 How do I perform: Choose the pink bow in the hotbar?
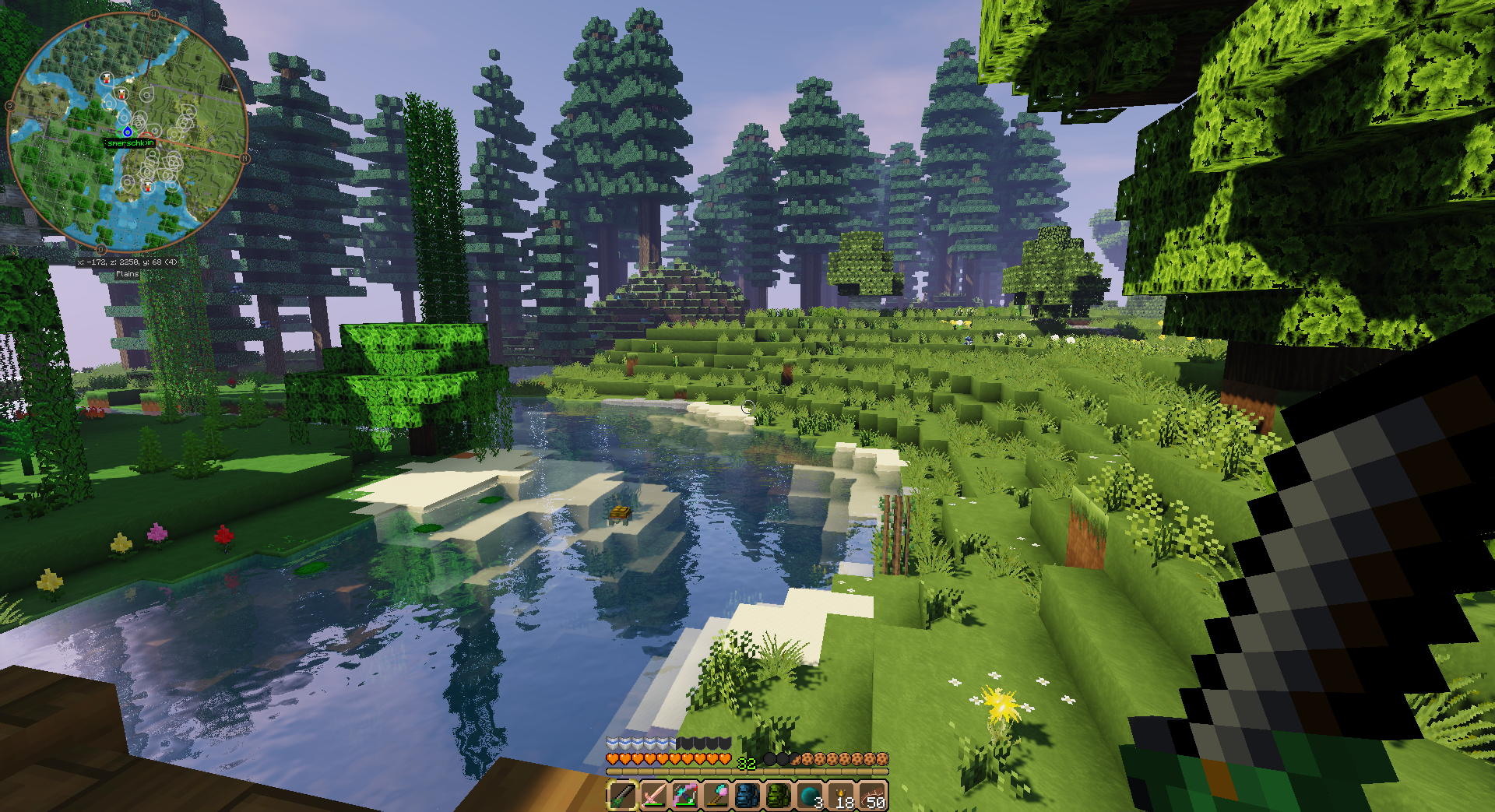[684, 796]
